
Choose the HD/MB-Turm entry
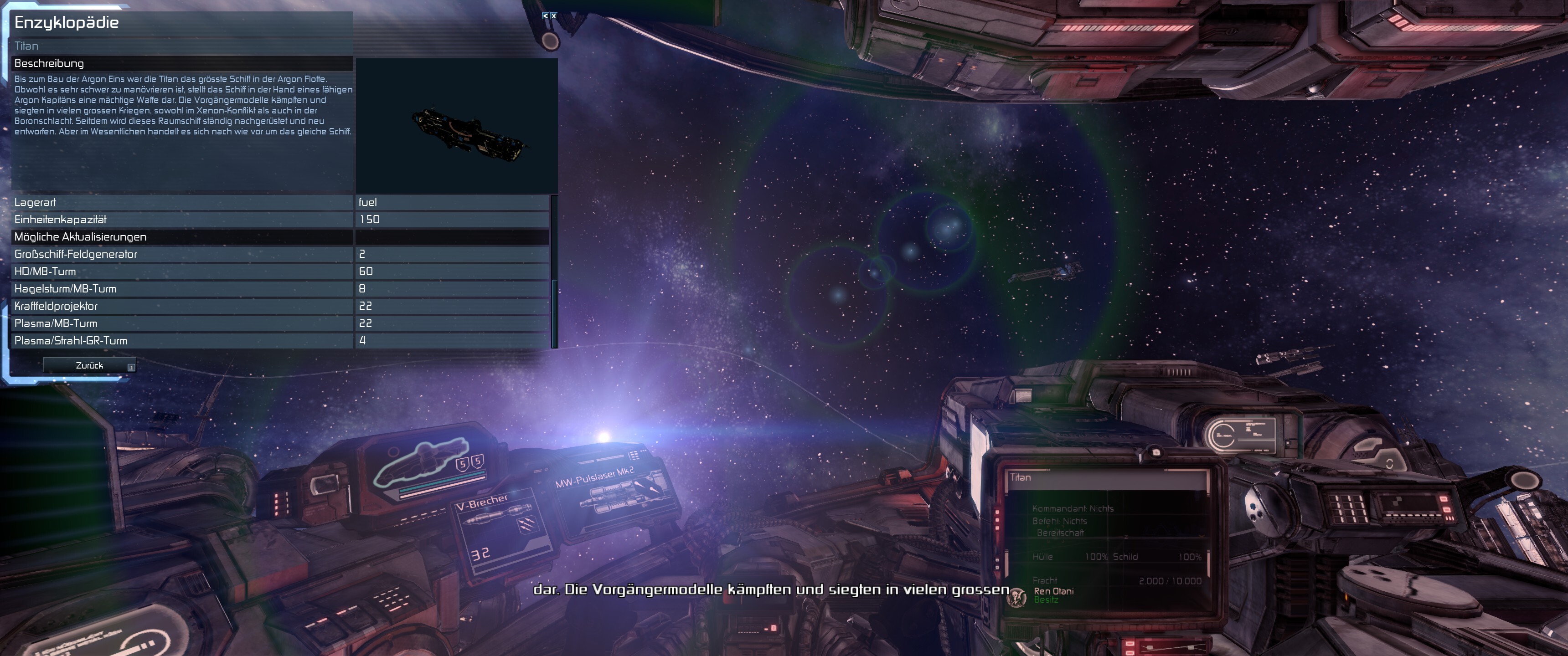click(183, 272)
